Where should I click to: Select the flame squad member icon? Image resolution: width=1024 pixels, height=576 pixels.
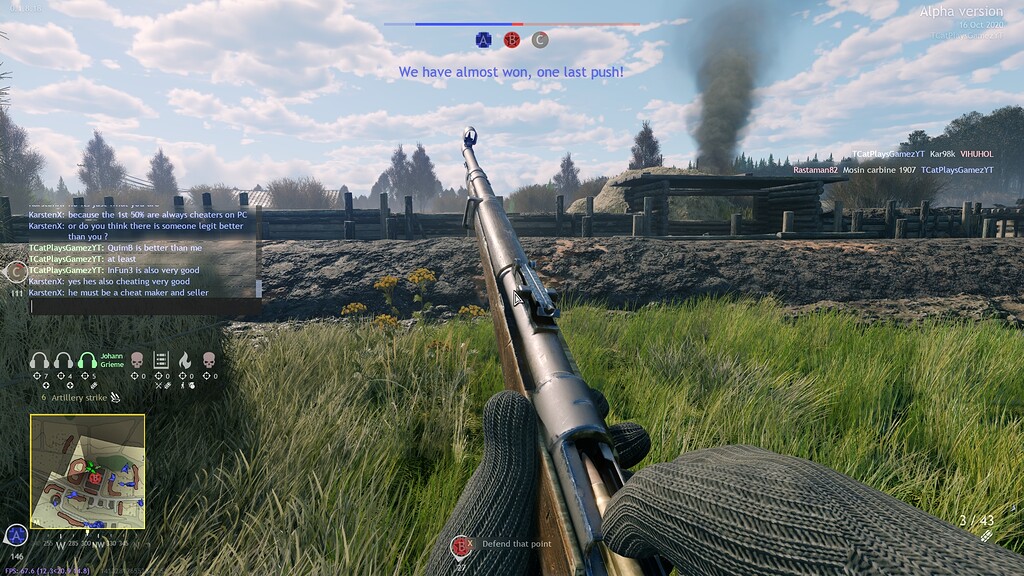pos(186,360)
